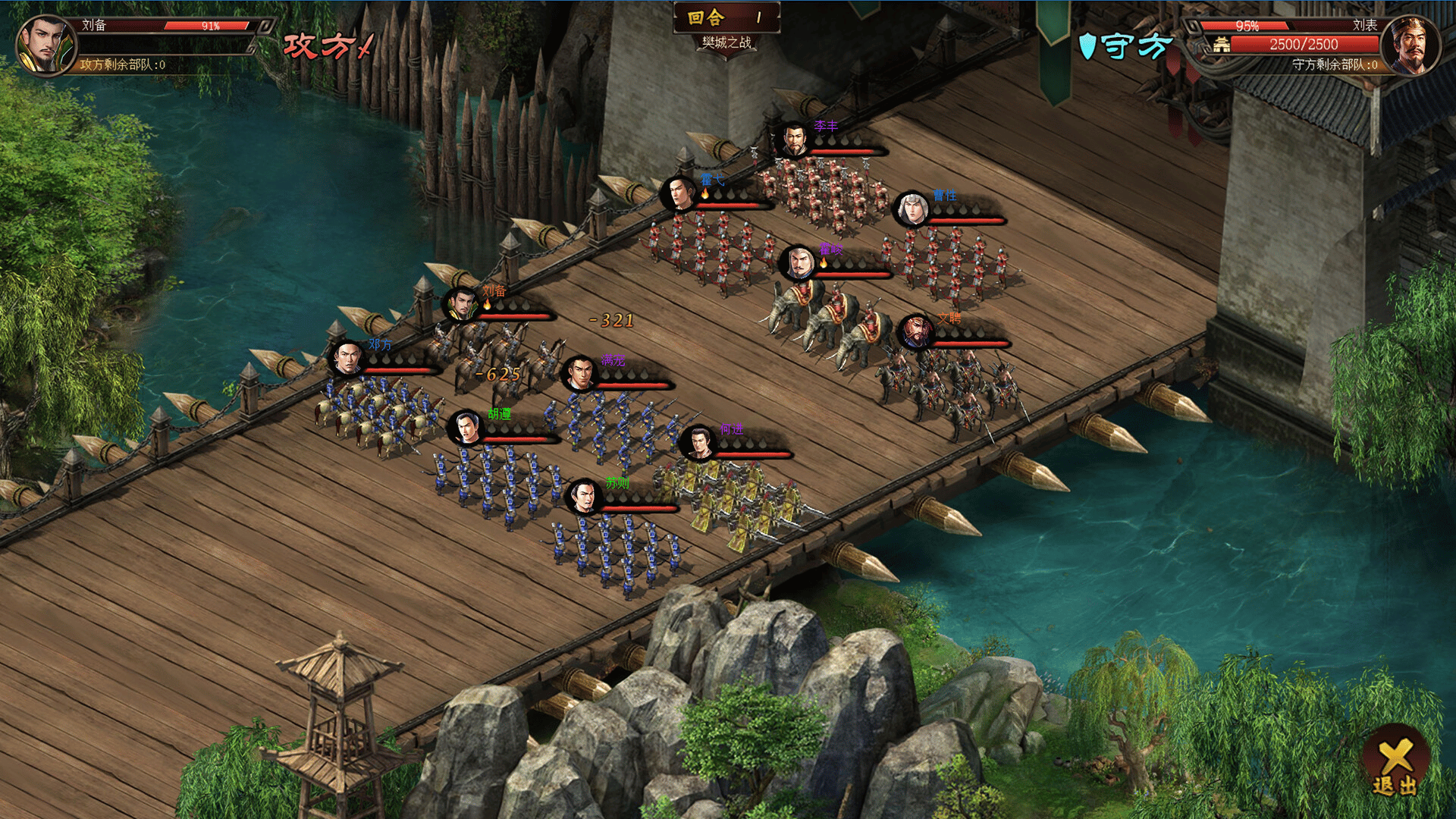
Task: Select general 胡遵's unit portrait
Action: (x=465, y=428)
